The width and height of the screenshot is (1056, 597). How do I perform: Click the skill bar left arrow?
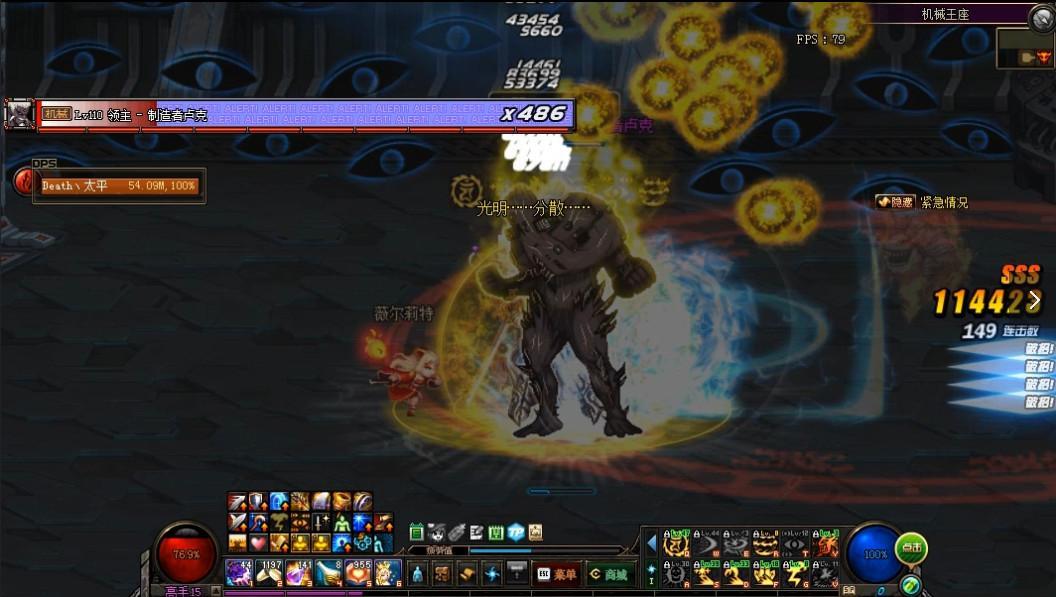[x=652, y=543]
